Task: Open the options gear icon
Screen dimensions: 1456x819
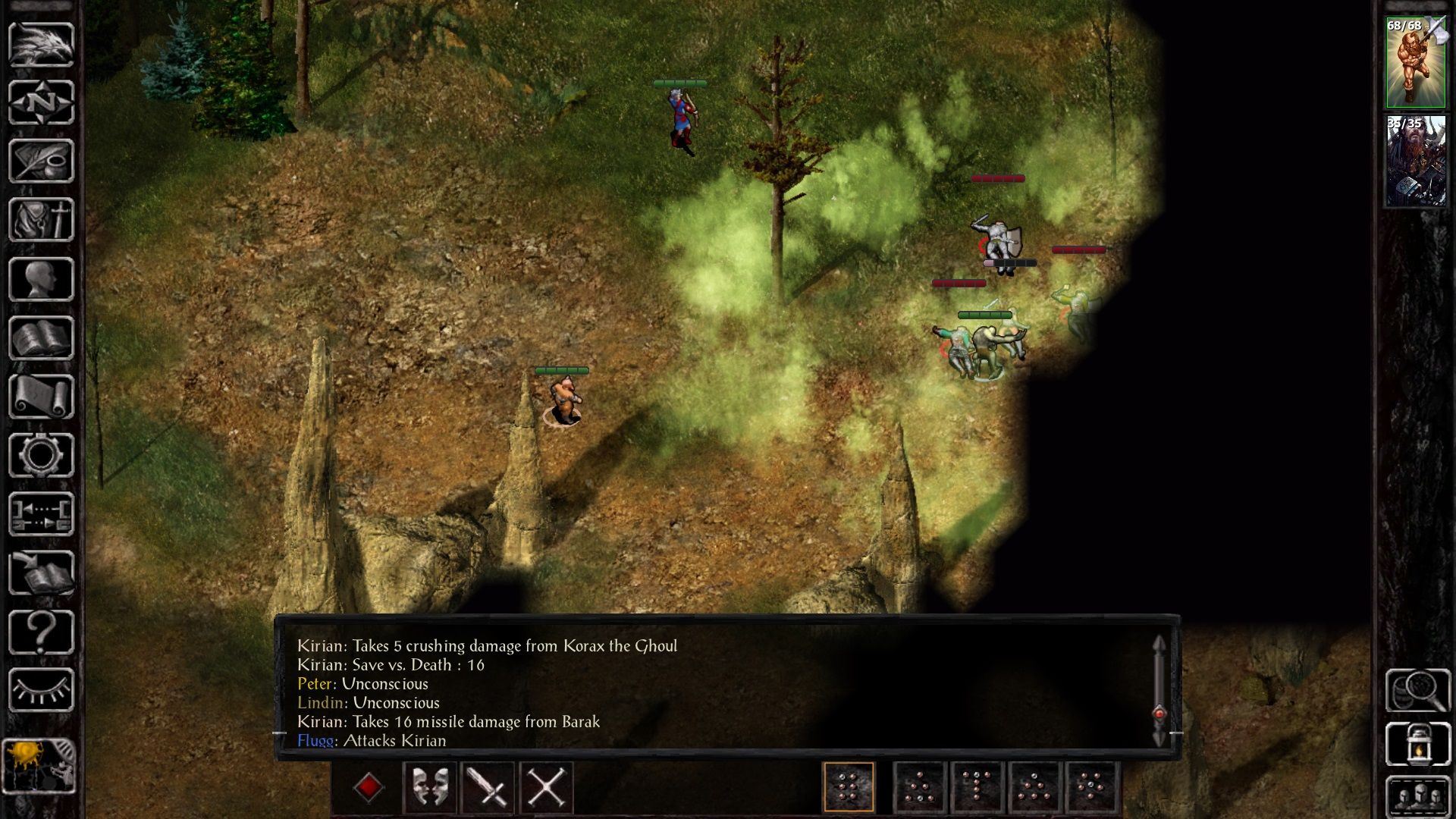Action: pyautogui.click(x=41, y=455)
